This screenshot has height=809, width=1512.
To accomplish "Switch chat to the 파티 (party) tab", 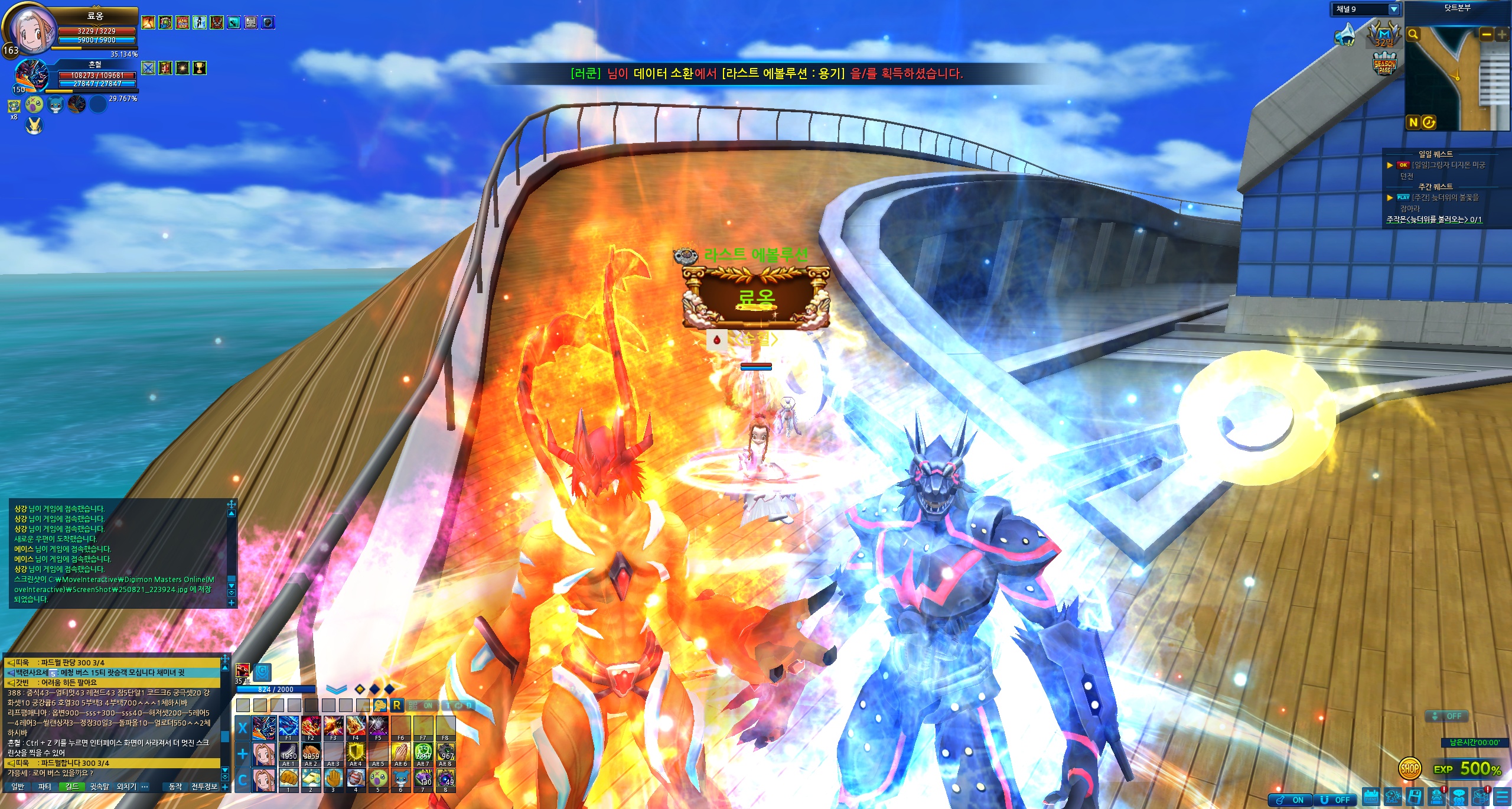I will tap(45, 787).
